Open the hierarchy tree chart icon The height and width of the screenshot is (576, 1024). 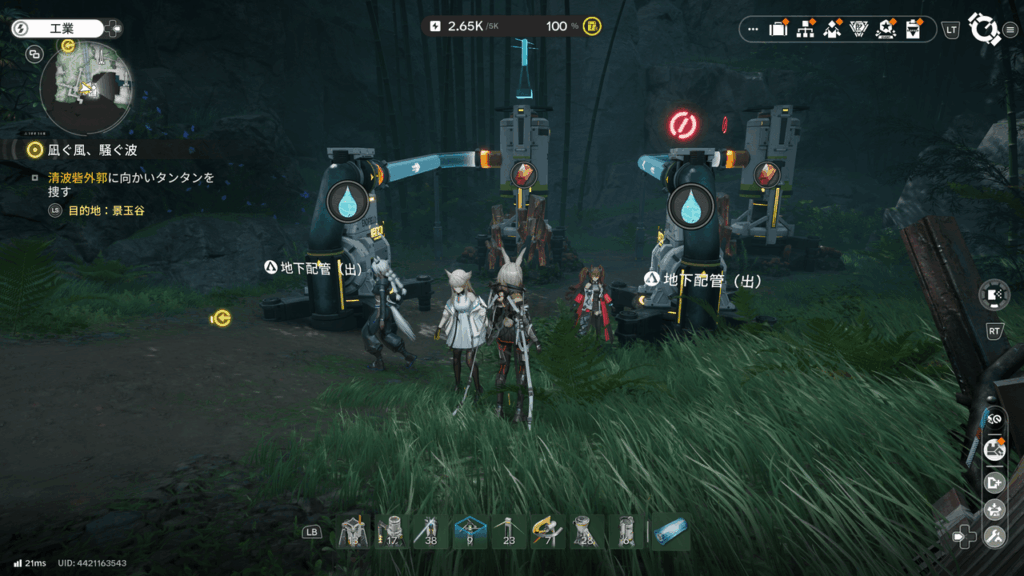805,30
